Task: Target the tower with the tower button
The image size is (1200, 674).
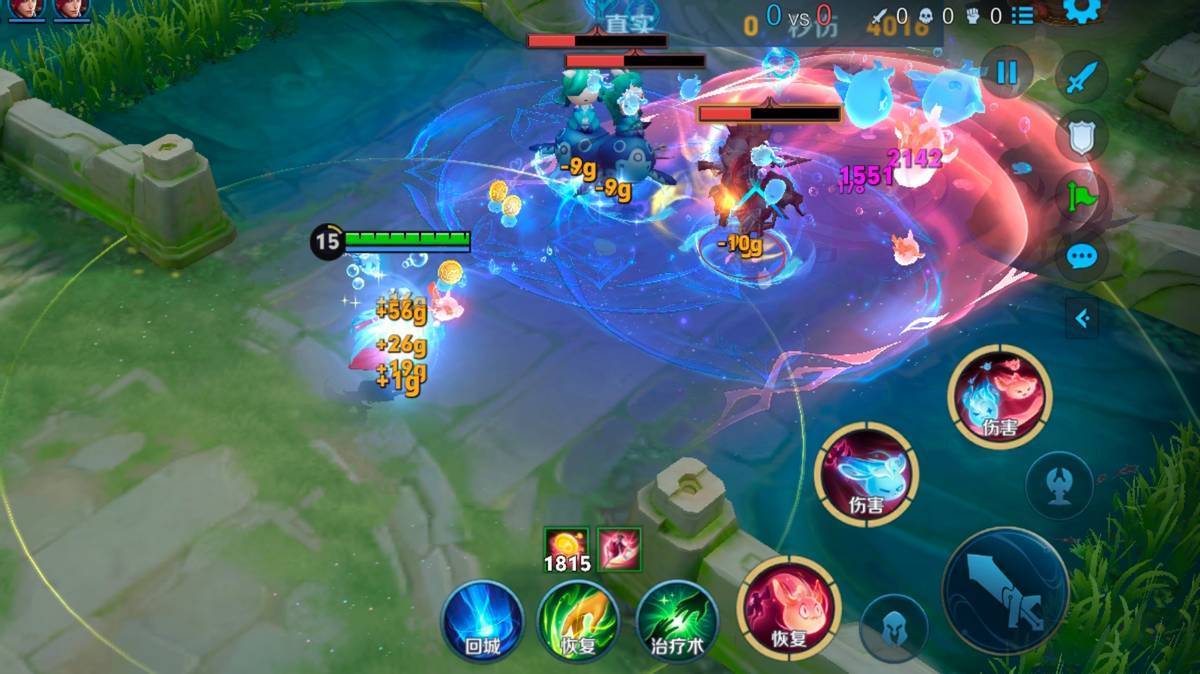Action: tap(1059, 485)
